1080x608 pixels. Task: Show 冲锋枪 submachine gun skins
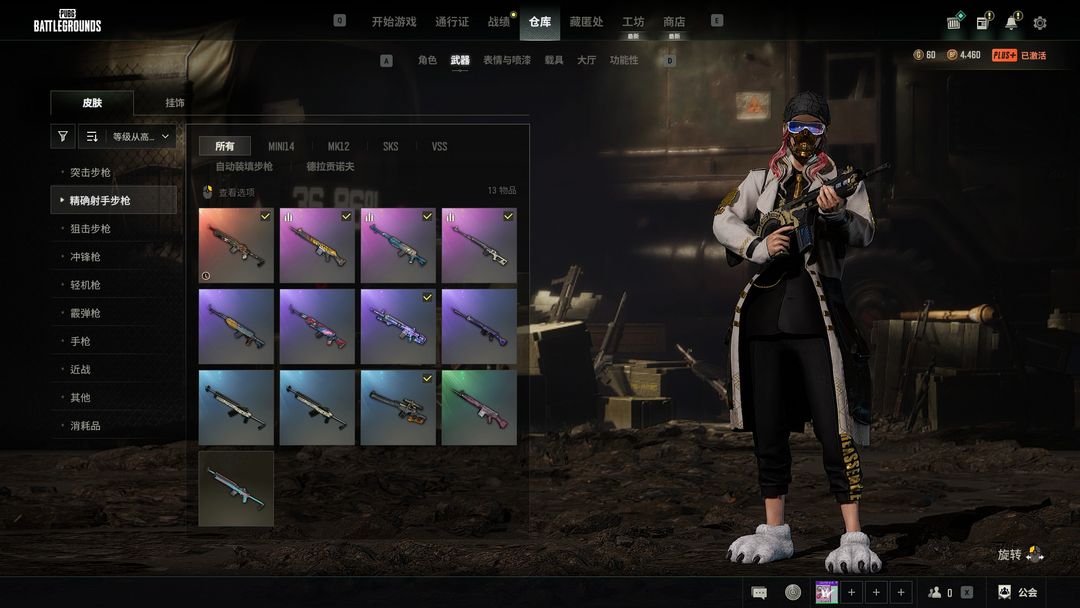(85, 256)
